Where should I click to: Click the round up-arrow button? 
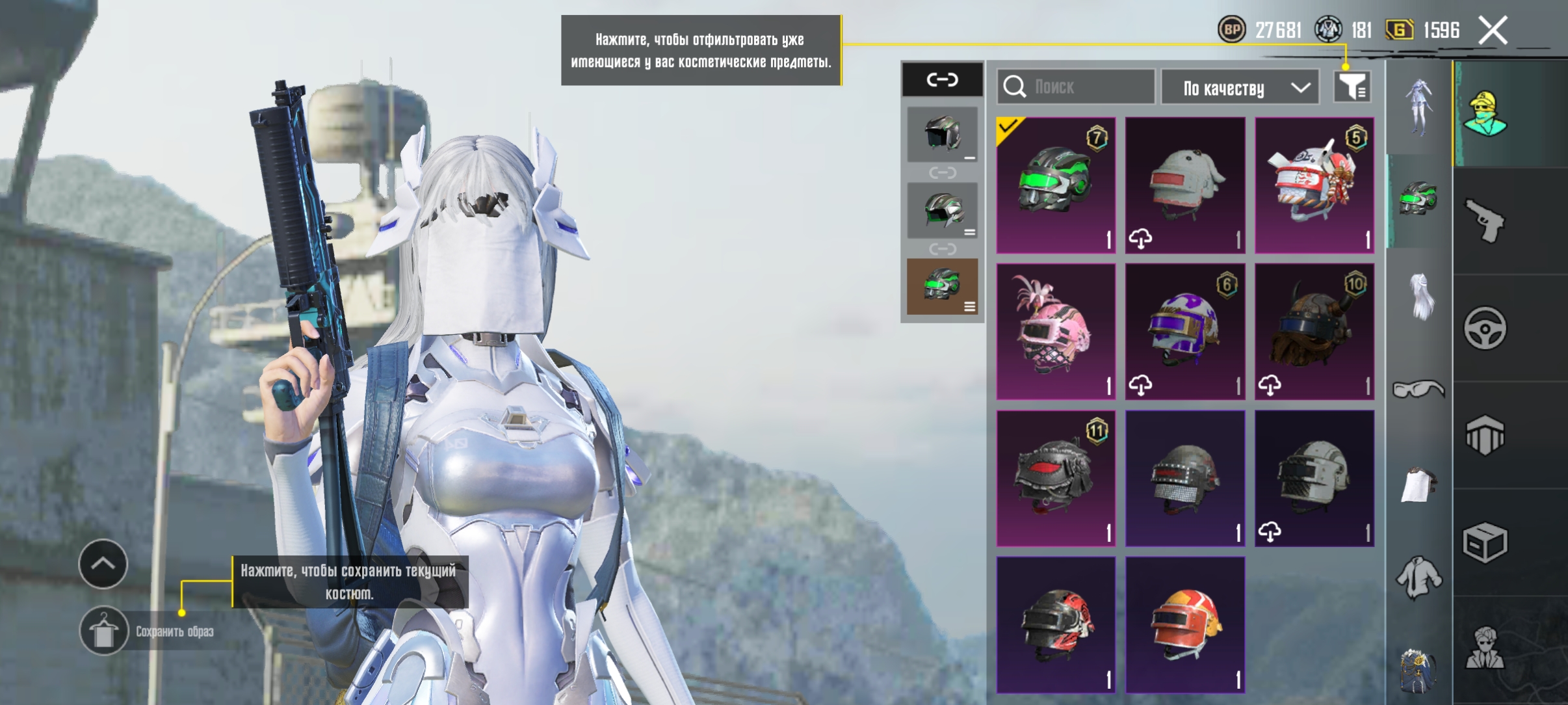pyautogui.click(x=103, y=564)
